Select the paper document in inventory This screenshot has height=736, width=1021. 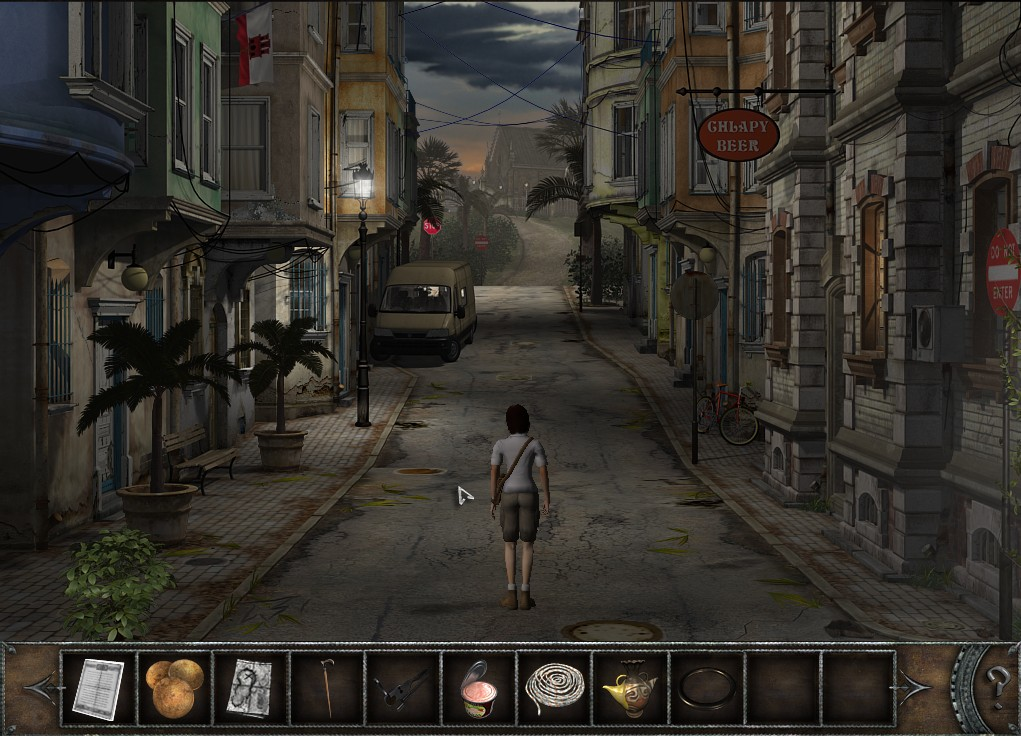98,687
